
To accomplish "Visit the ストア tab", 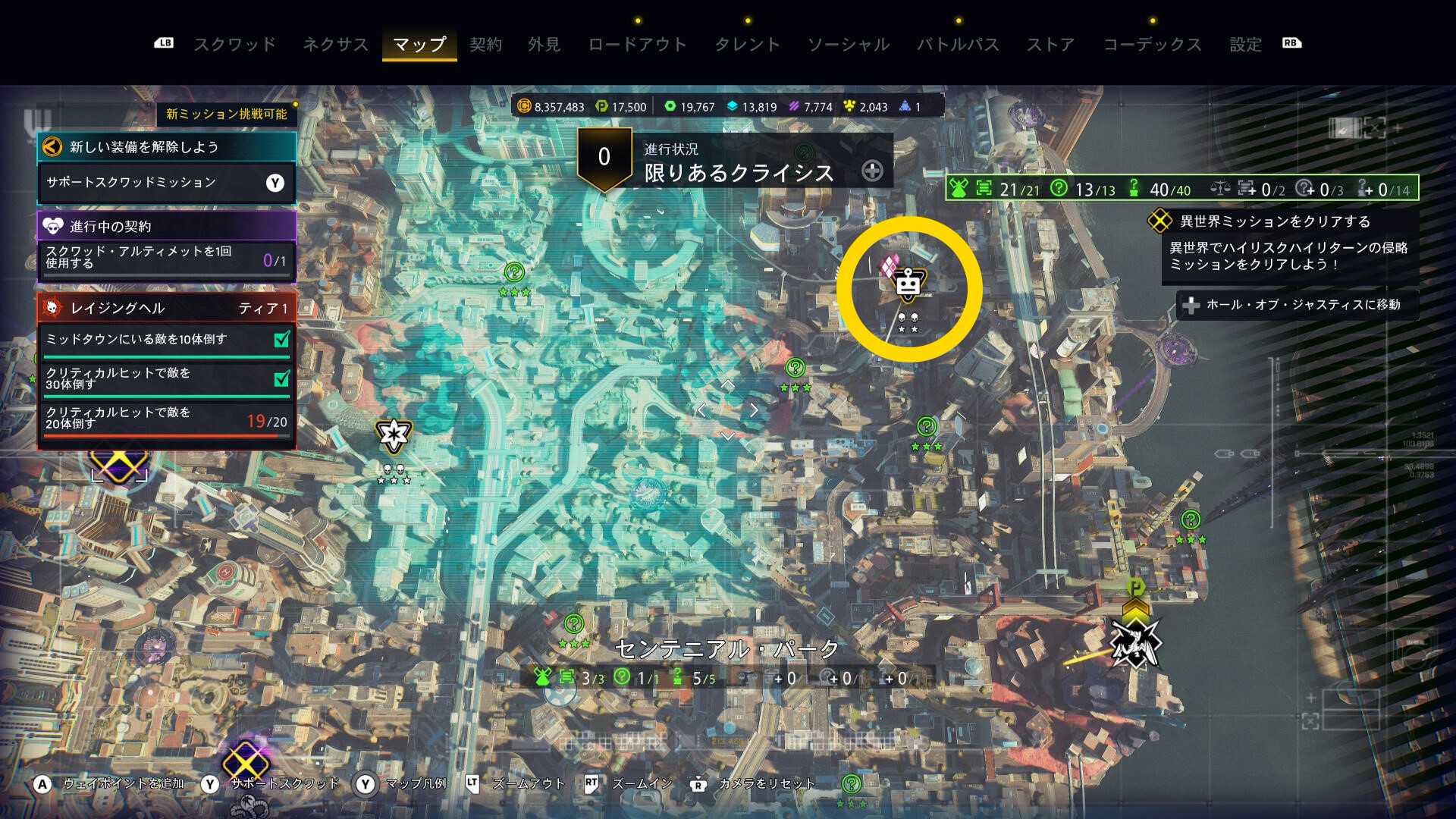I will tap(1050, 44).
